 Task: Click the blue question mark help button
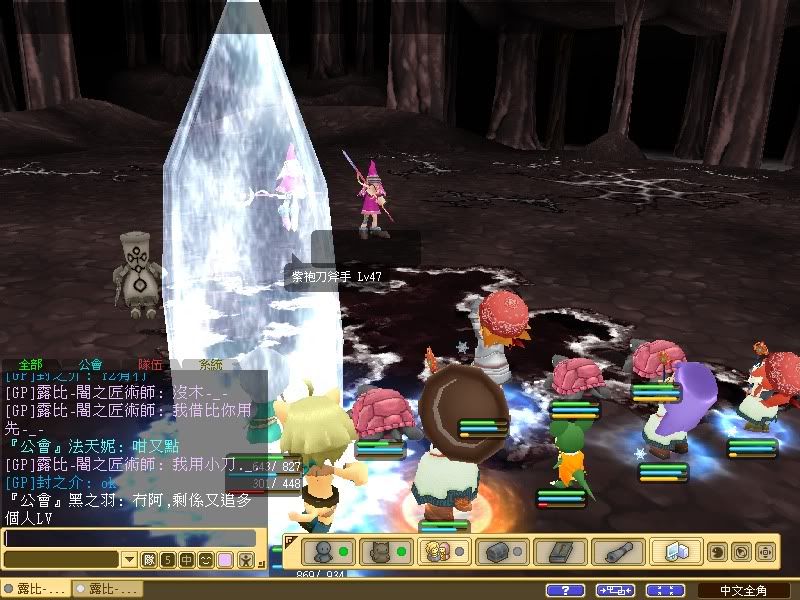(566, 590)
